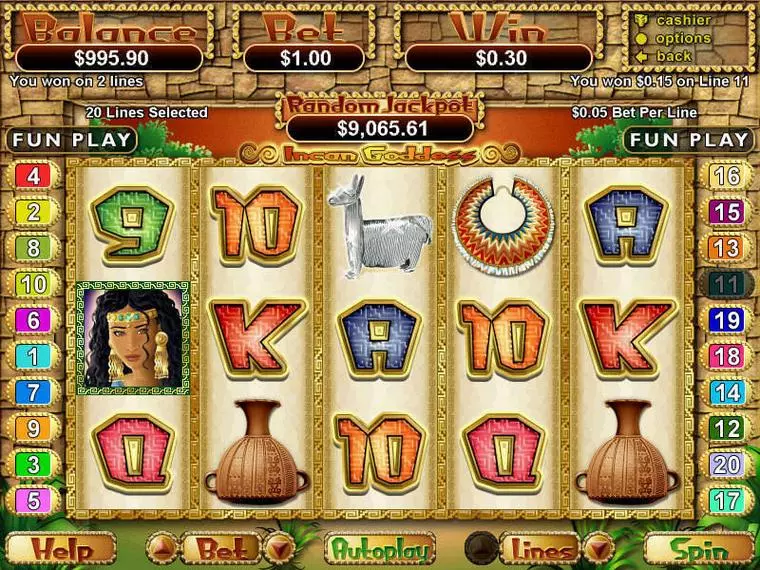
Task: Select payline number 4 marker
Action: click(x=33, y=176)
